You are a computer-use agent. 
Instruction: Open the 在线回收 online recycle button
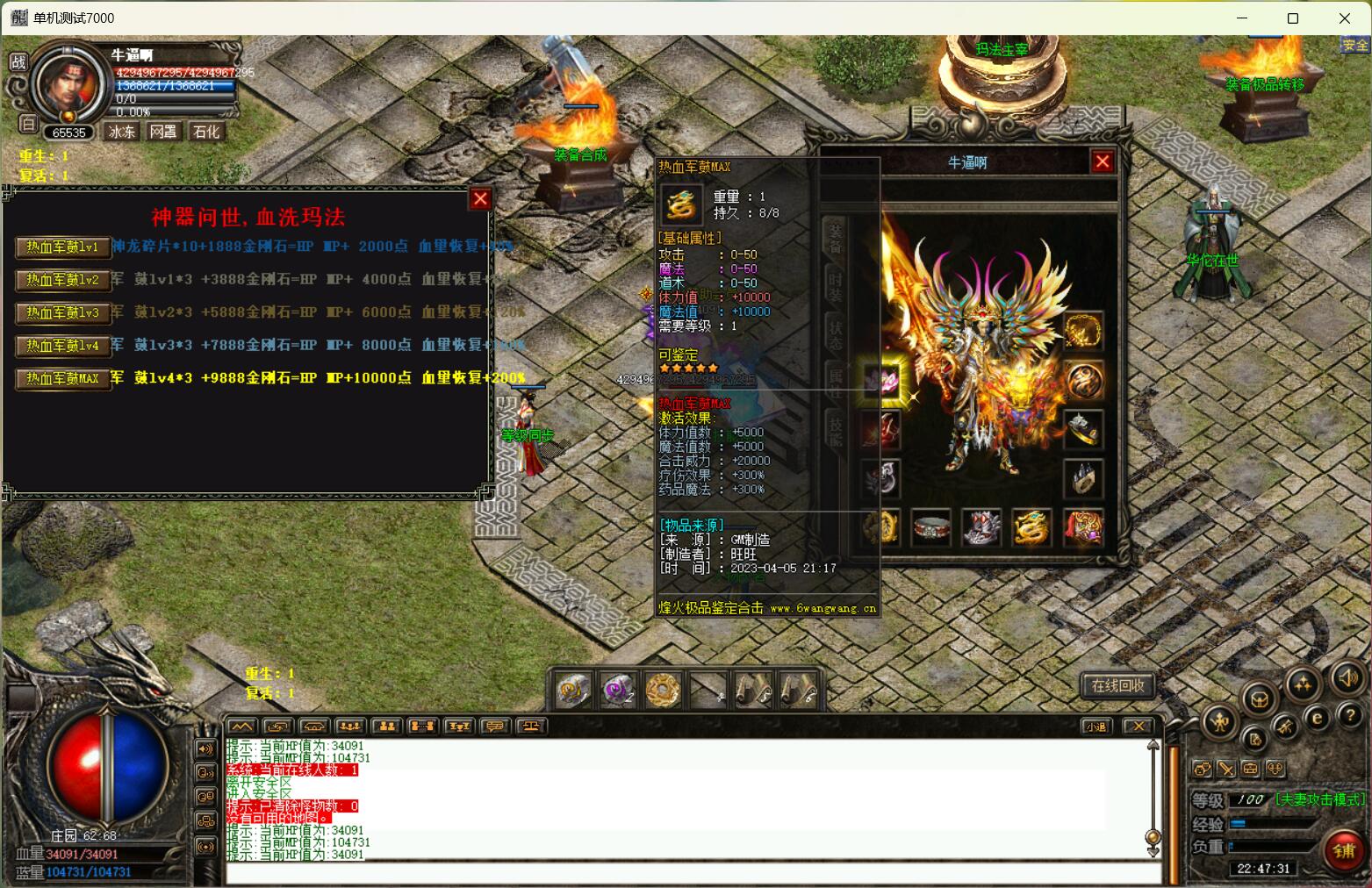point(1117,685)
